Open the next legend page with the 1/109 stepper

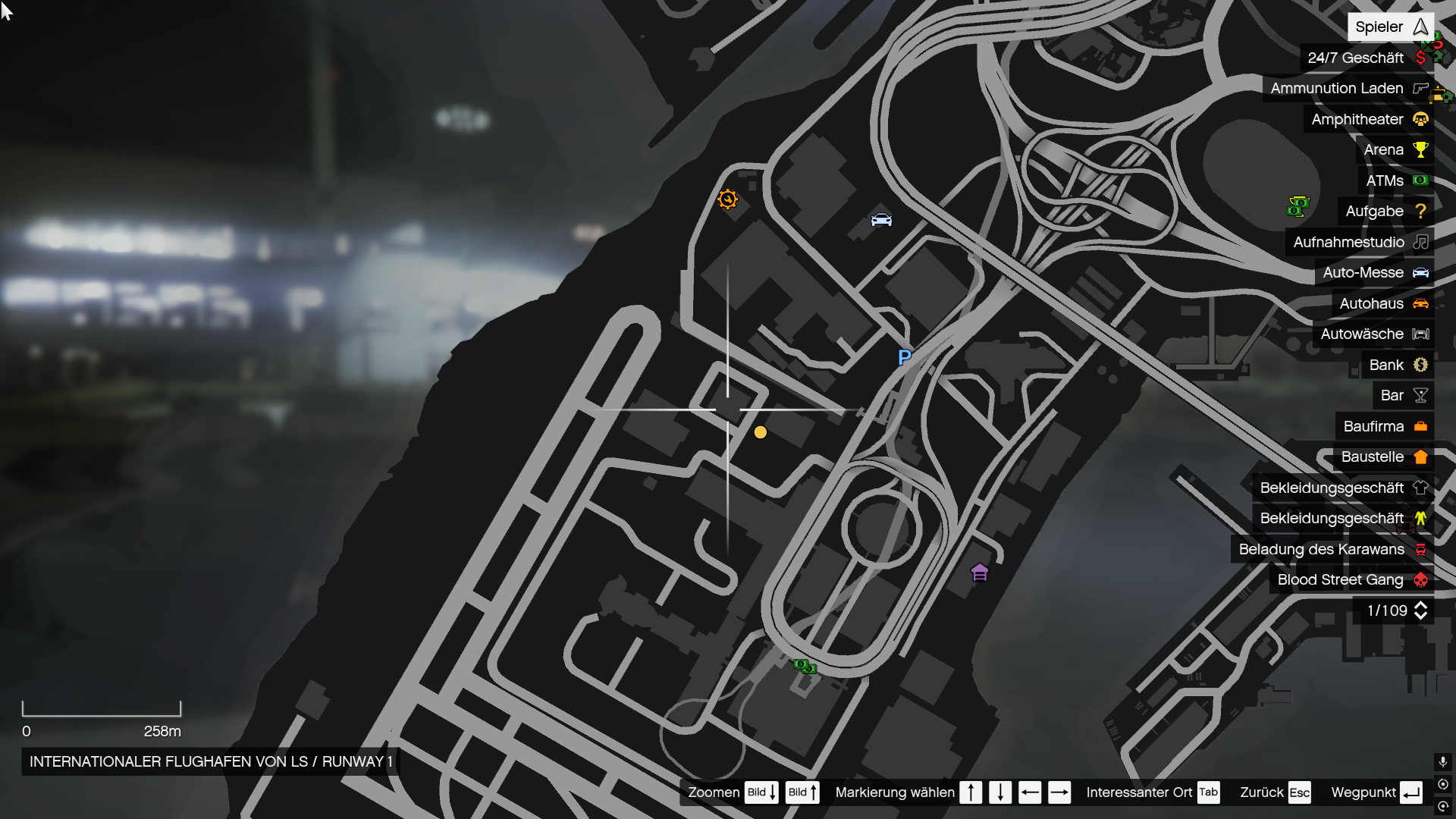[1420, 610]
